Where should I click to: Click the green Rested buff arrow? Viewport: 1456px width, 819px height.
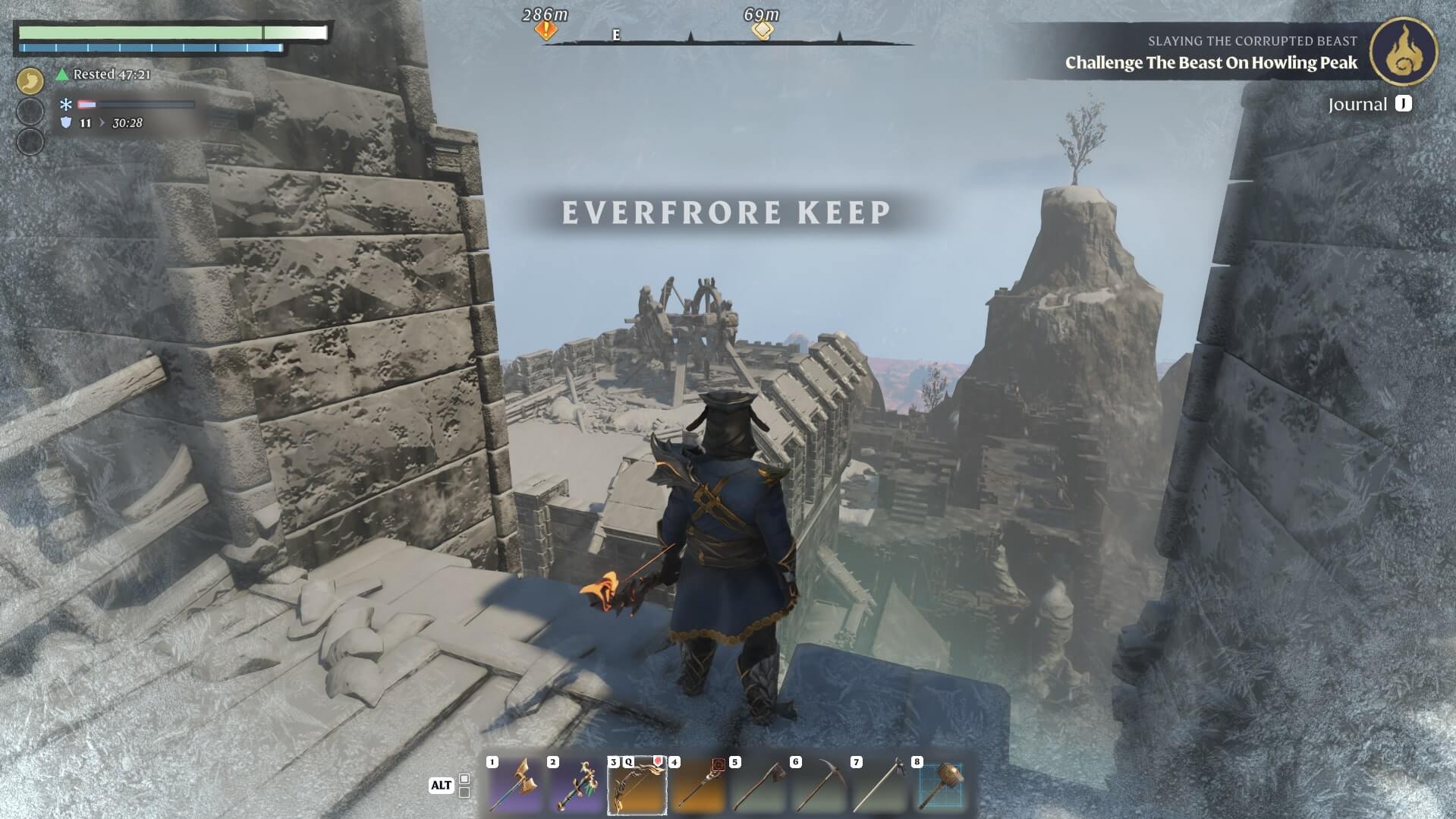pyautogui.click(x=63, y=74)
